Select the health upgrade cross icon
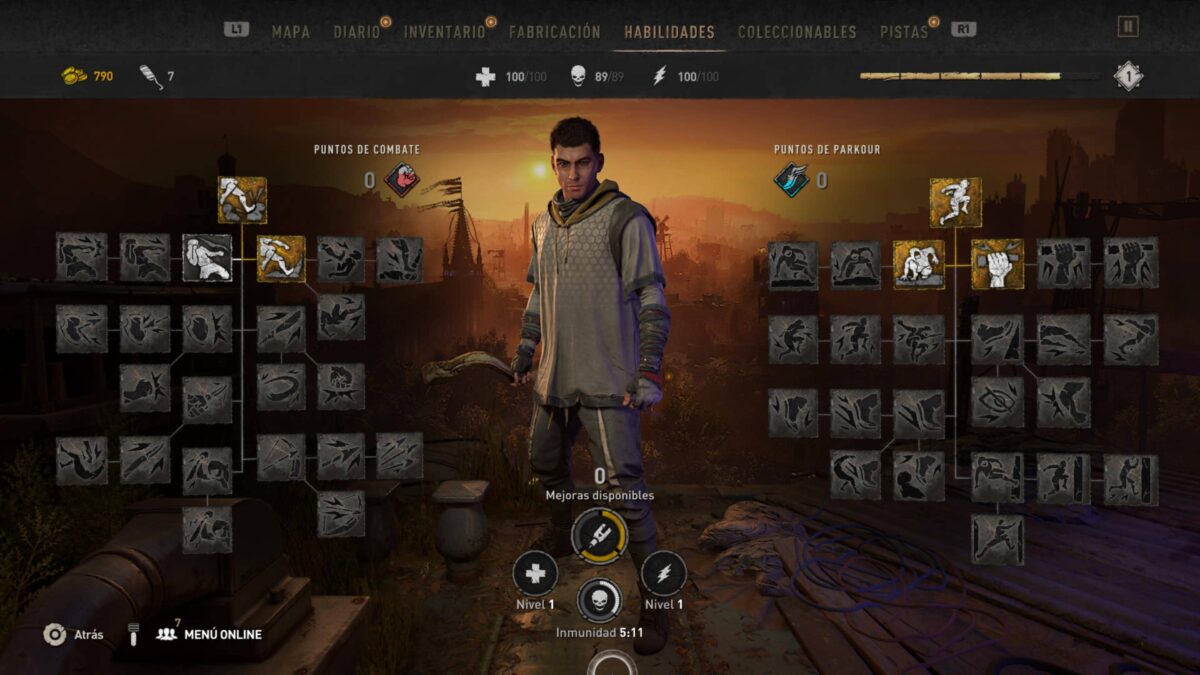This screenshot has height=675, width=1200. point(535,575)
